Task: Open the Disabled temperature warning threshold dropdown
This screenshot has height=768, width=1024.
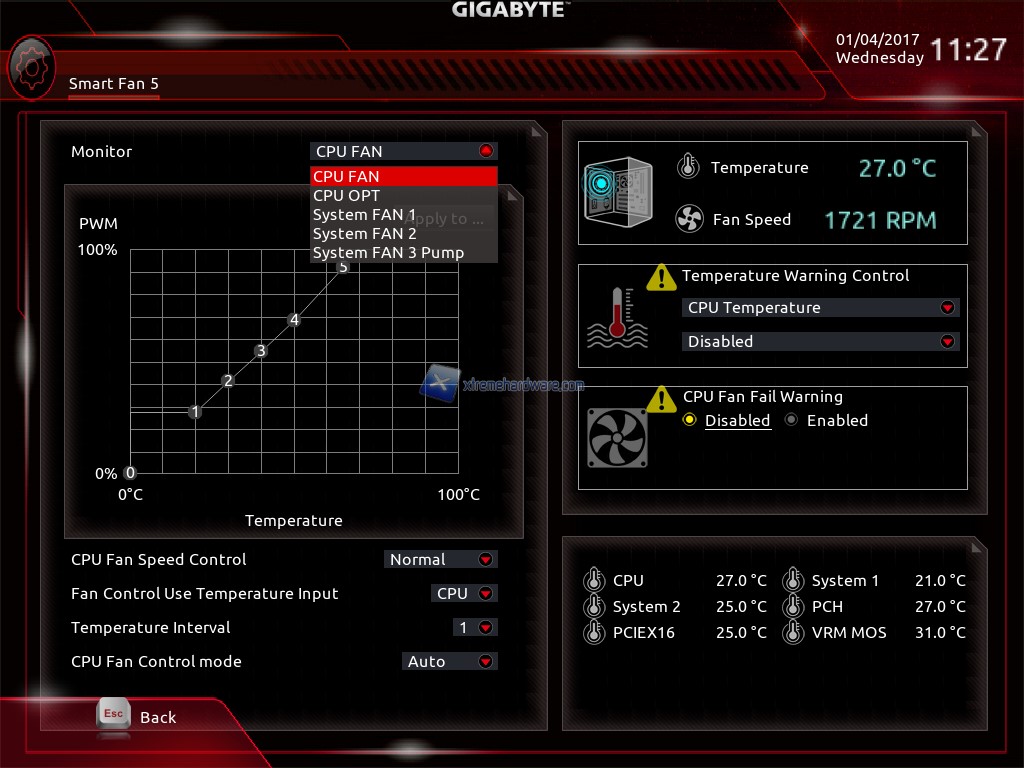Action: 819,342
